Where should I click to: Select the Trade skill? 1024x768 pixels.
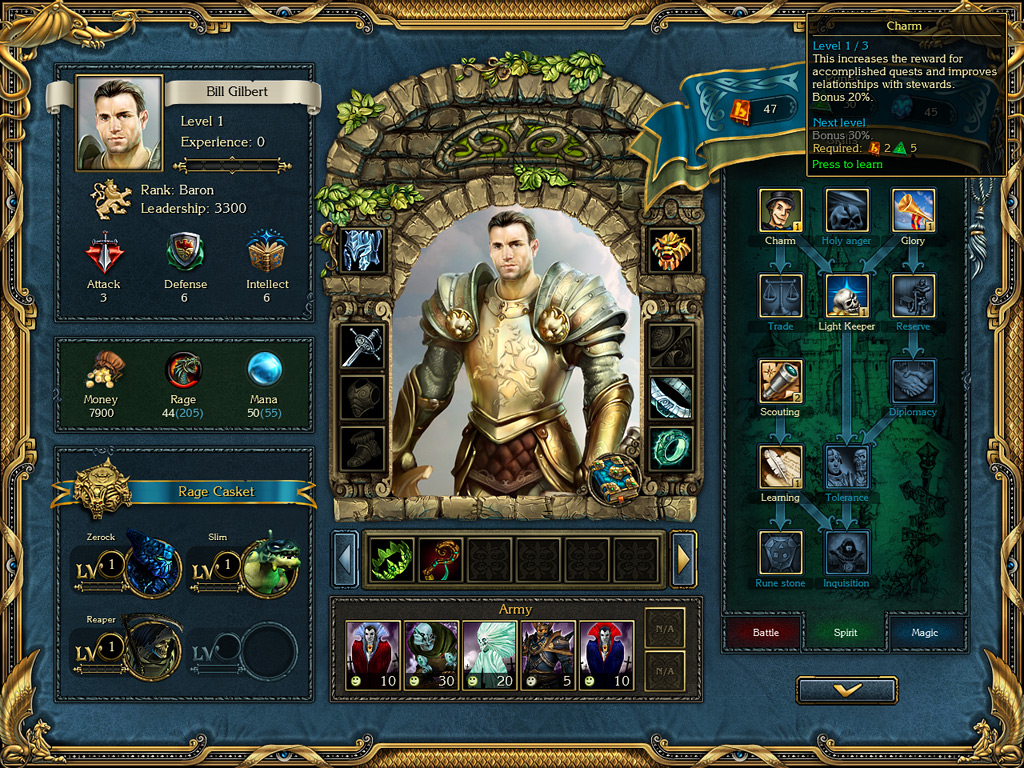pyautogui.click(x=780, y=296)
